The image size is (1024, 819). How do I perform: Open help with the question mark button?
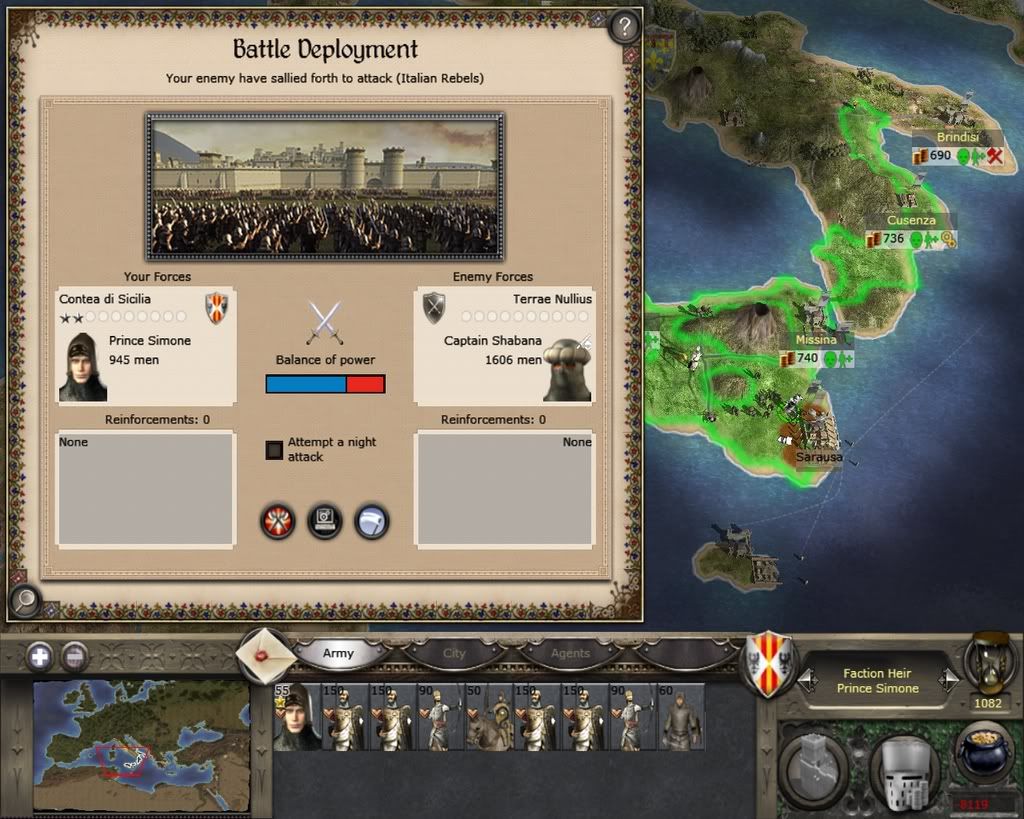pyautogui.click(x=625, y=28)
